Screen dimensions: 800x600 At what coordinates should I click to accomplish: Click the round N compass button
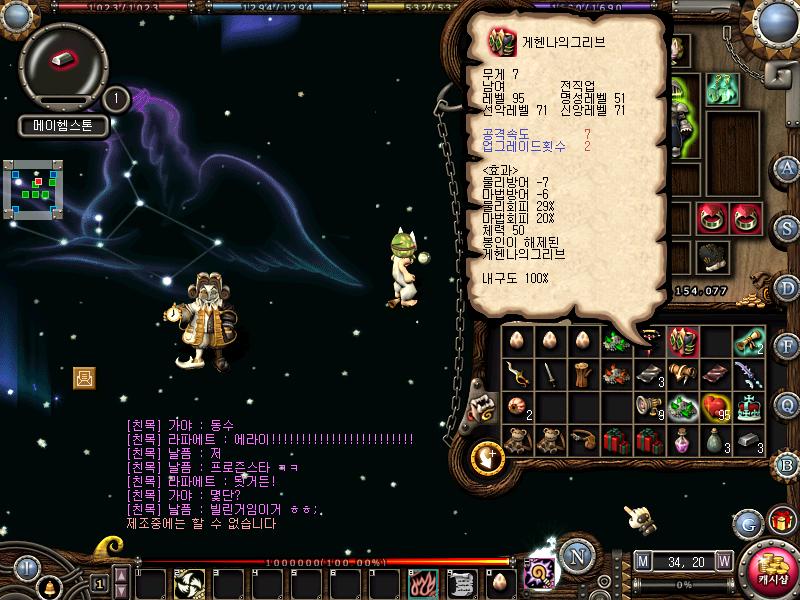[575, 555]
